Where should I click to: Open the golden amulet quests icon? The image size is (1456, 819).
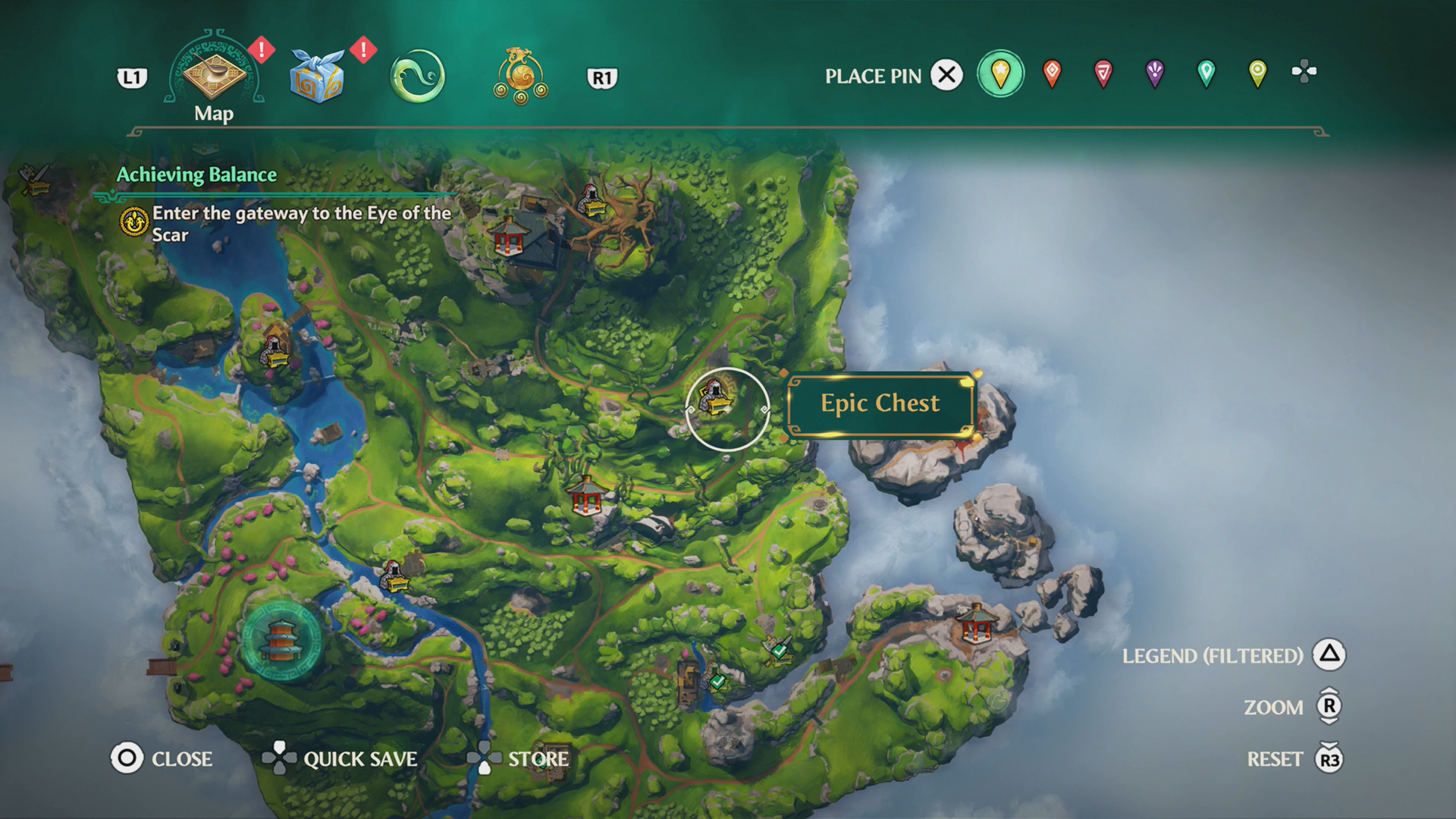[x=520, y=75]
